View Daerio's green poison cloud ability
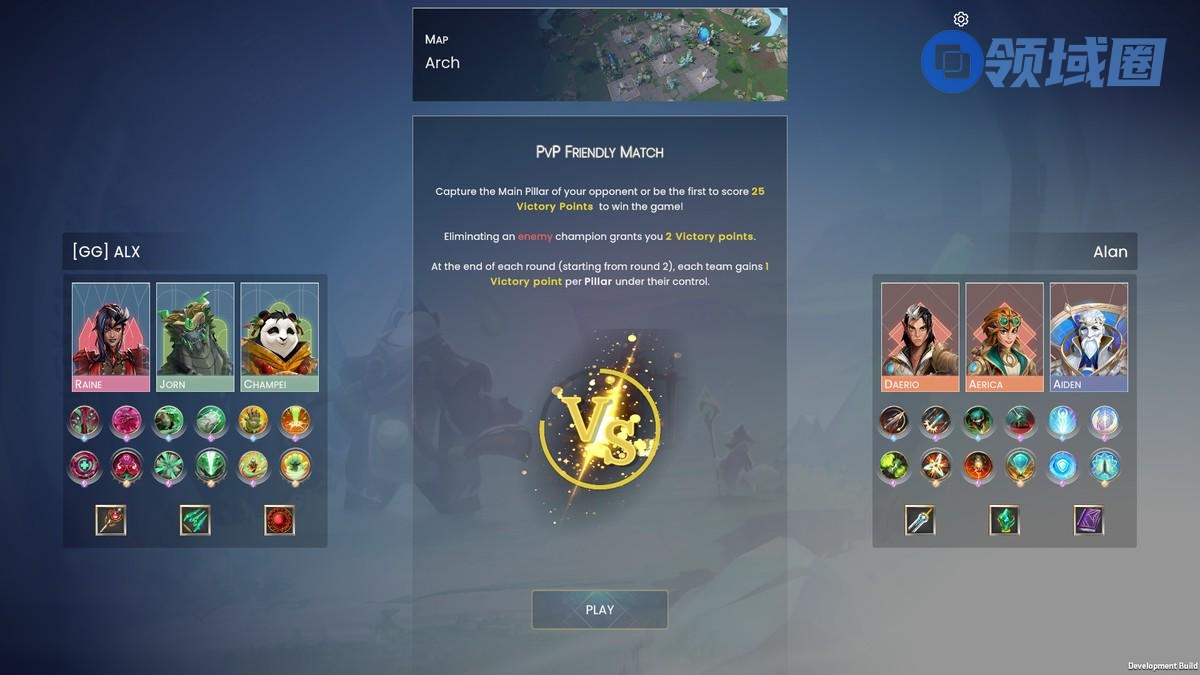This screenshot has width=1200, height=675. click(x=894, y=465)
